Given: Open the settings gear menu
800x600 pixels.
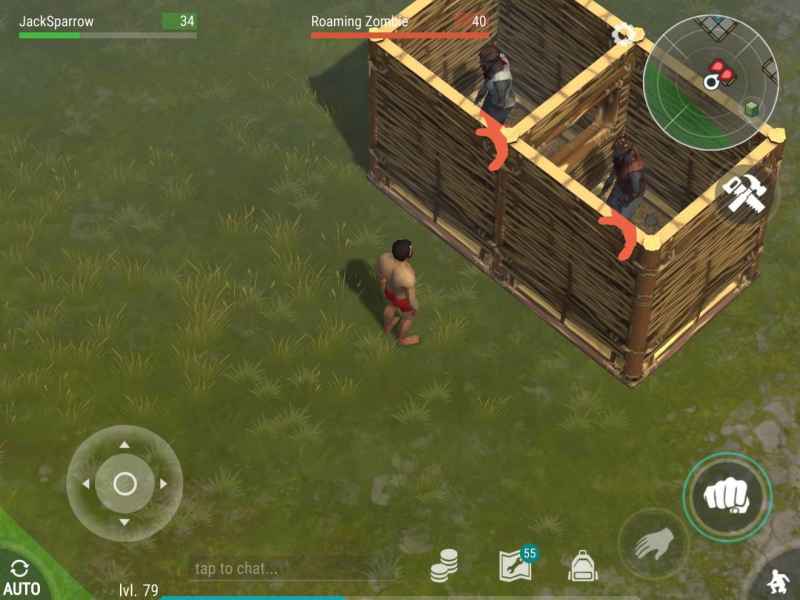Looking at the screenshot, I should [x=624, y=35].
